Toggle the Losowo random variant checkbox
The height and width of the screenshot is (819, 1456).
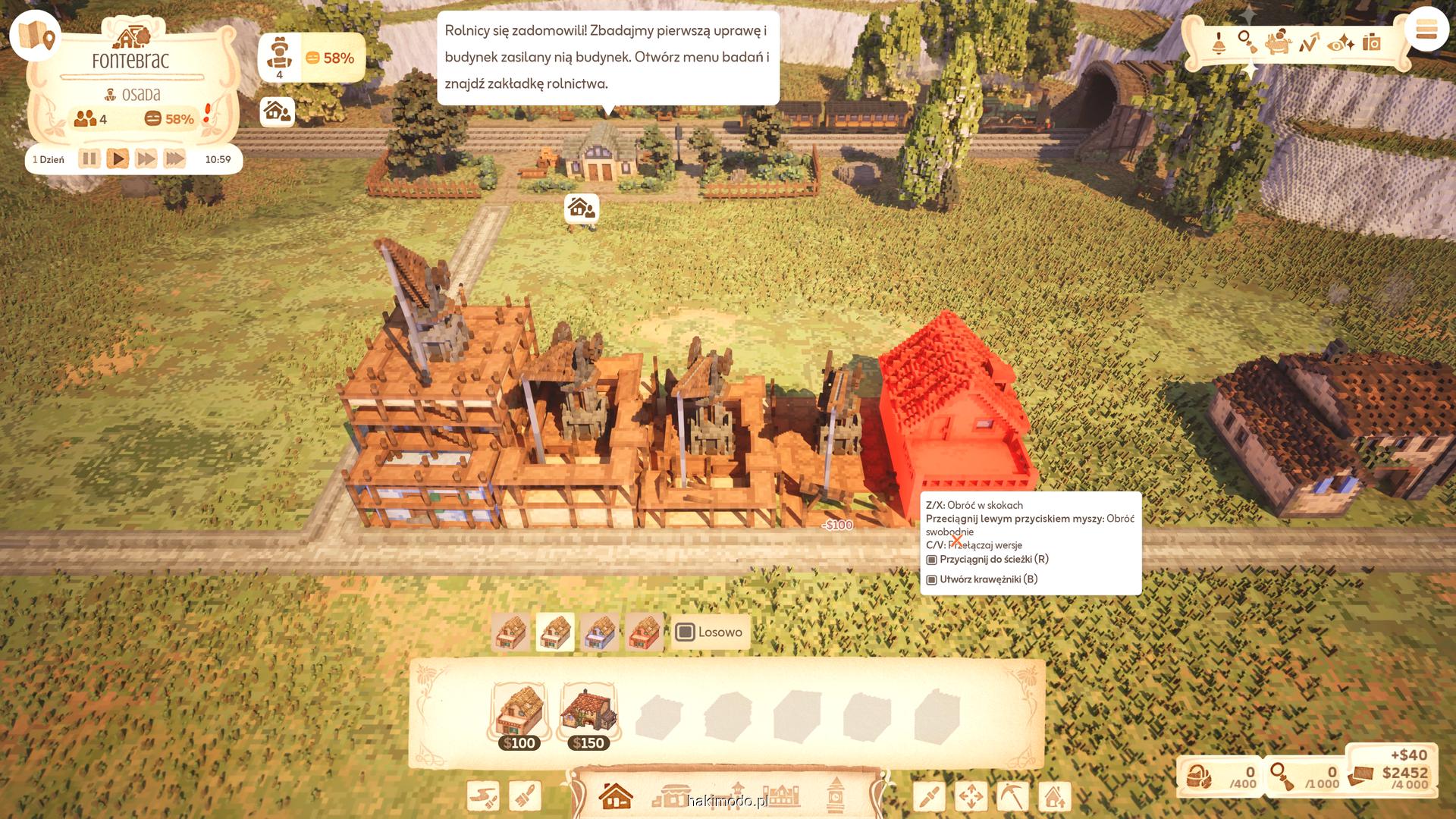pos(685,632)
